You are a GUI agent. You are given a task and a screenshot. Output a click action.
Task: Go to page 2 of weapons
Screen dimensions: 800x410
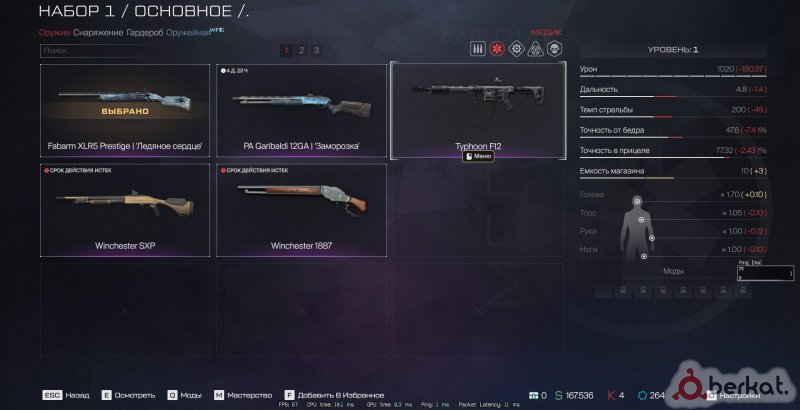pos(301,49)
